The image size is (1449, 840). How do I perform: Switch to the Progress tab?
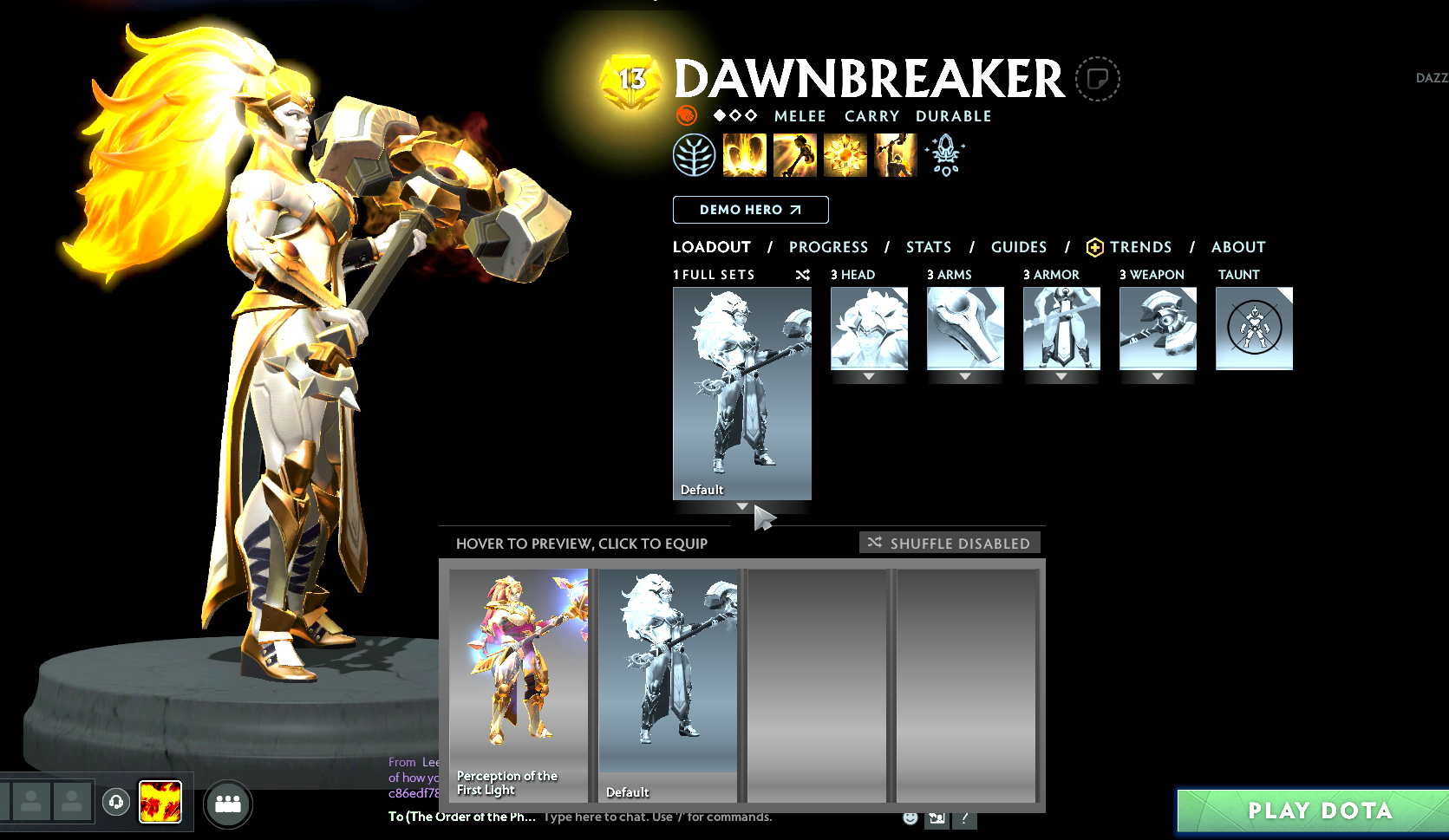click(828, 247)
